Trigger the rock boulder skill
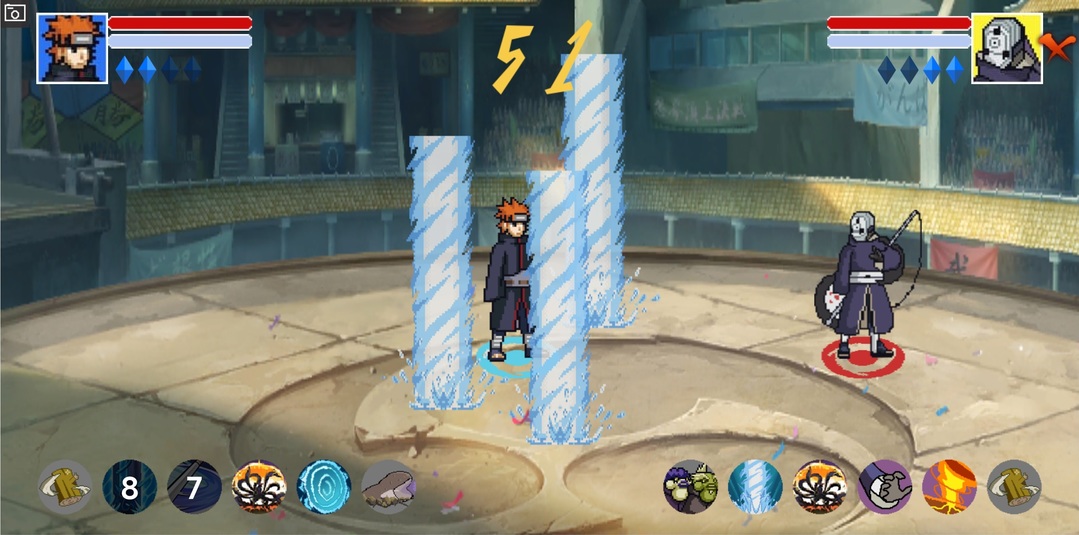Screen dimensions: 1079x535 point(389,487)
